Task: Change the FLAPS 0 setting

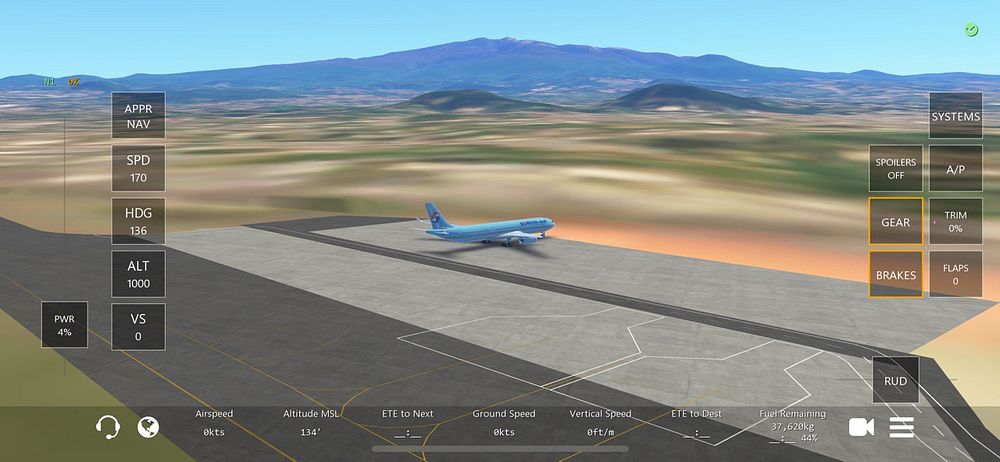Action: point(955,274)
